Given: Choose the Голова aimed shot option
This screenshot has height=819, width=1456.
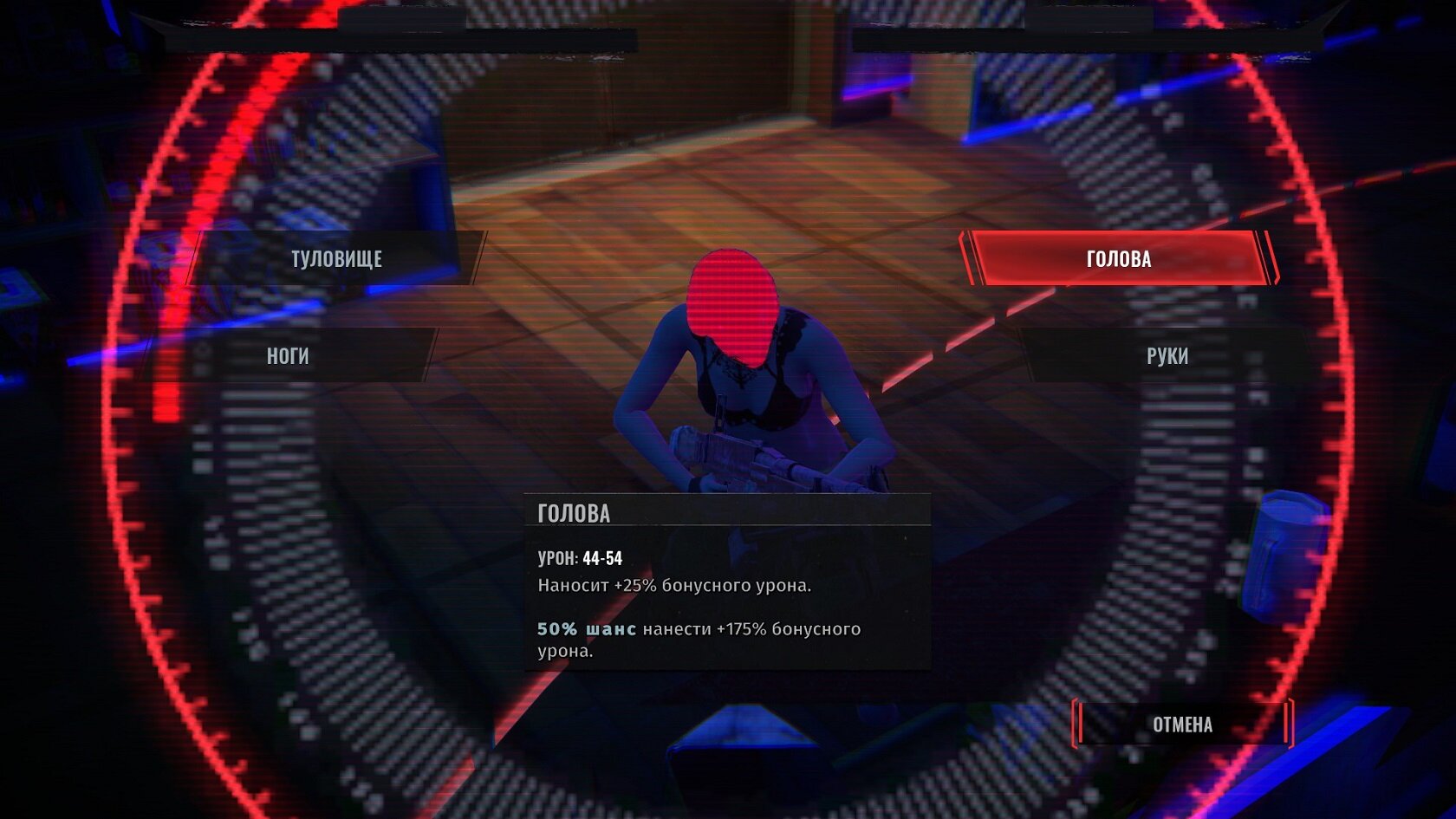Looking at the screenshot, I should coord(1118,258).
